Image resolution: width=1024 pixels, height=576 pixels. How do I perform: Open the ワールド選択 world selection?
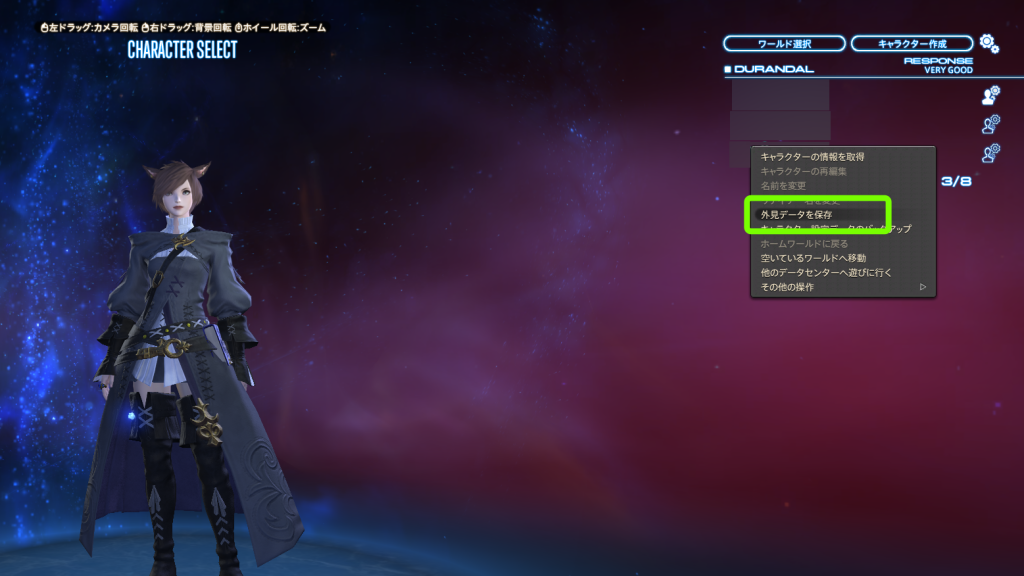pyautogui.click(x=783, y=44)
